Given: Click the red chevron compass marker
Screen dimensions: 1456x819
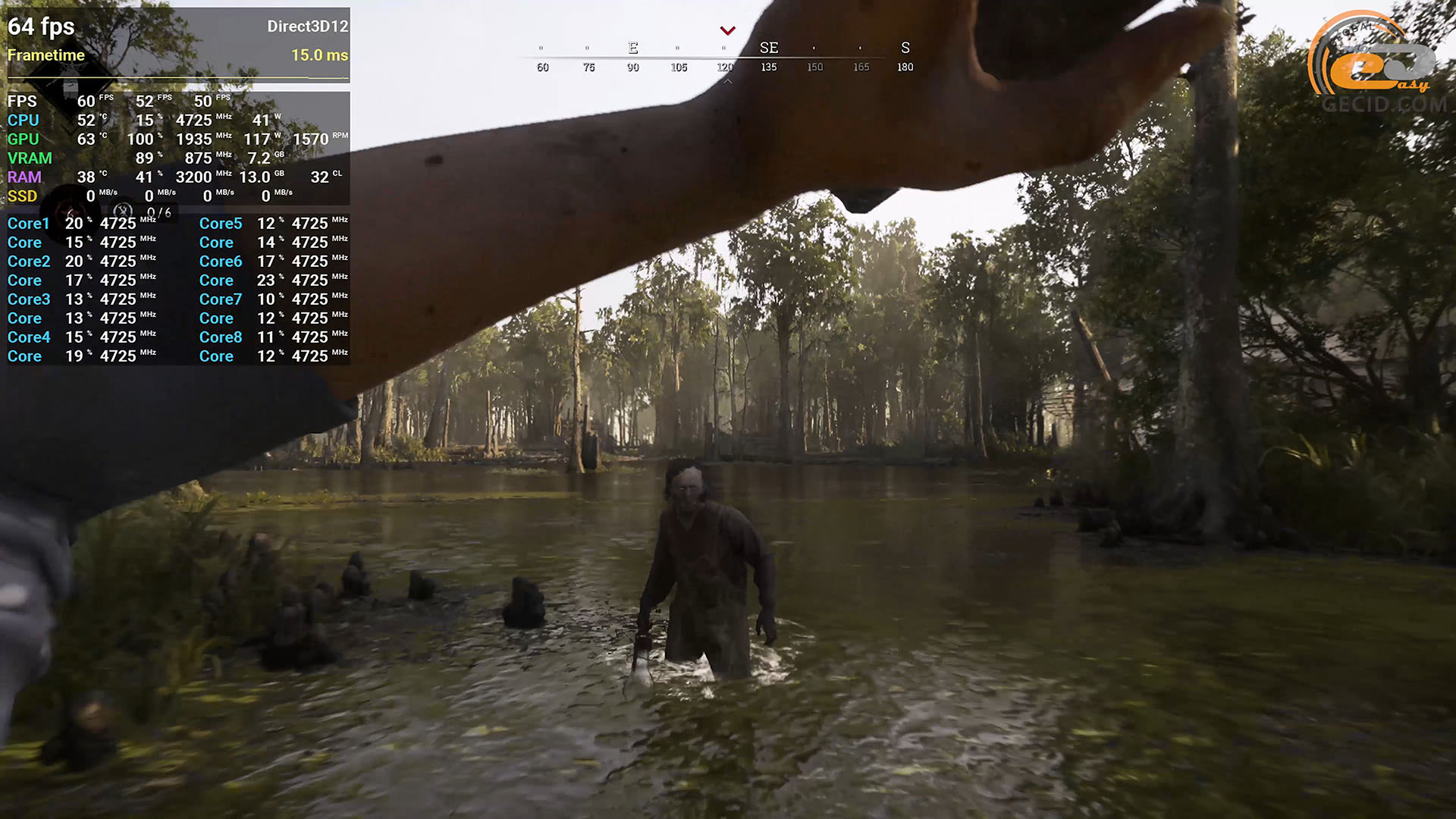Looking at the screenshot, I should coord(728,31).
